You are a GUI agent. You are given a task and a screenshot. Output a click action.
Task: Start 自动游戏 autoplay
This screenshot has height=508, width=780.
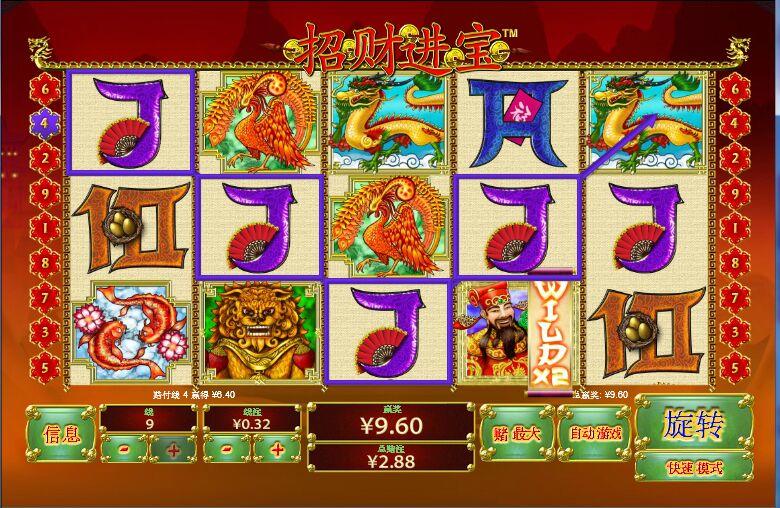594,433
